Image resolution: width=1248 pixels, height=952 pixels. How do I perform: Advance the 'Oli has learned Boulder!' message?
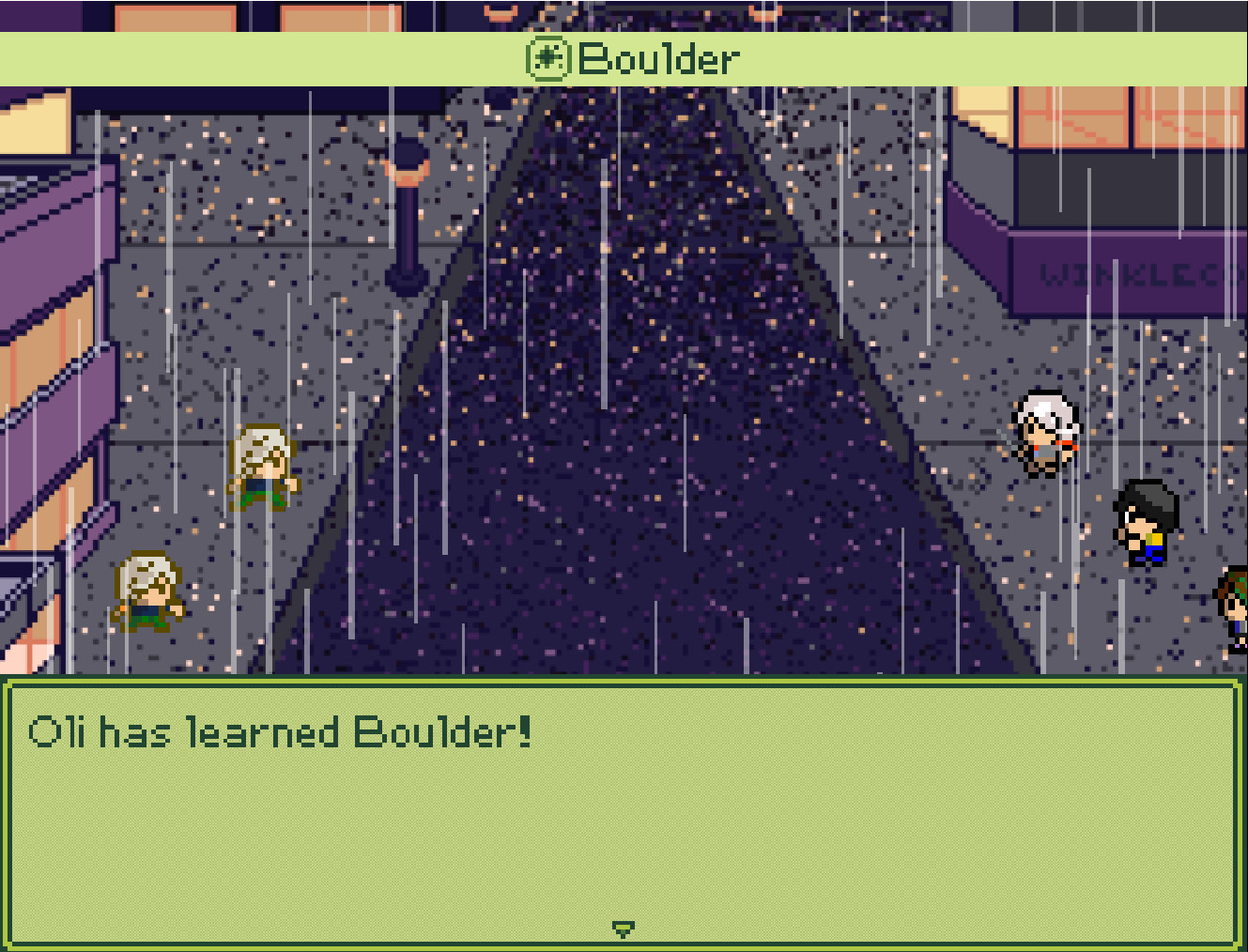click(624, 817)
